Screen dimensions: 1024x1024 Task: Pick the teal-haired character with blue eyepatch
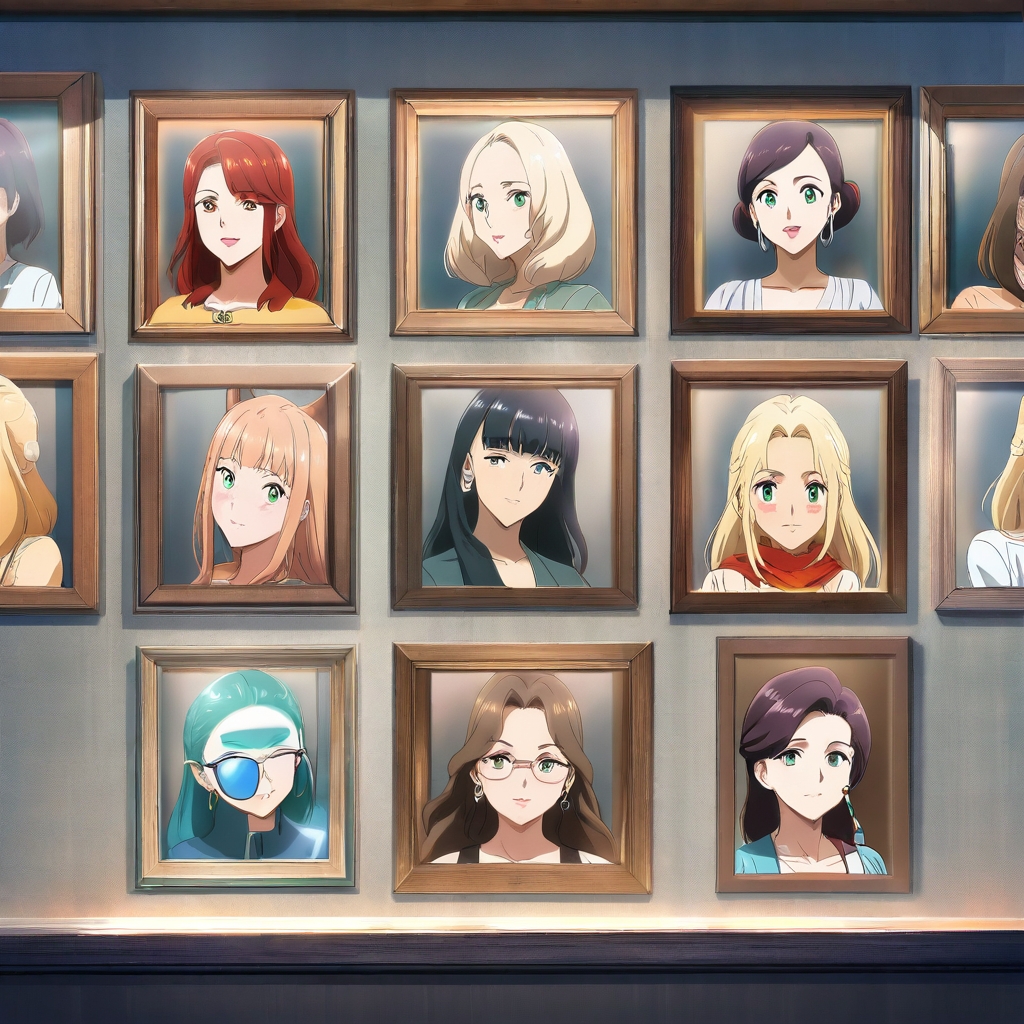(246, 766)
